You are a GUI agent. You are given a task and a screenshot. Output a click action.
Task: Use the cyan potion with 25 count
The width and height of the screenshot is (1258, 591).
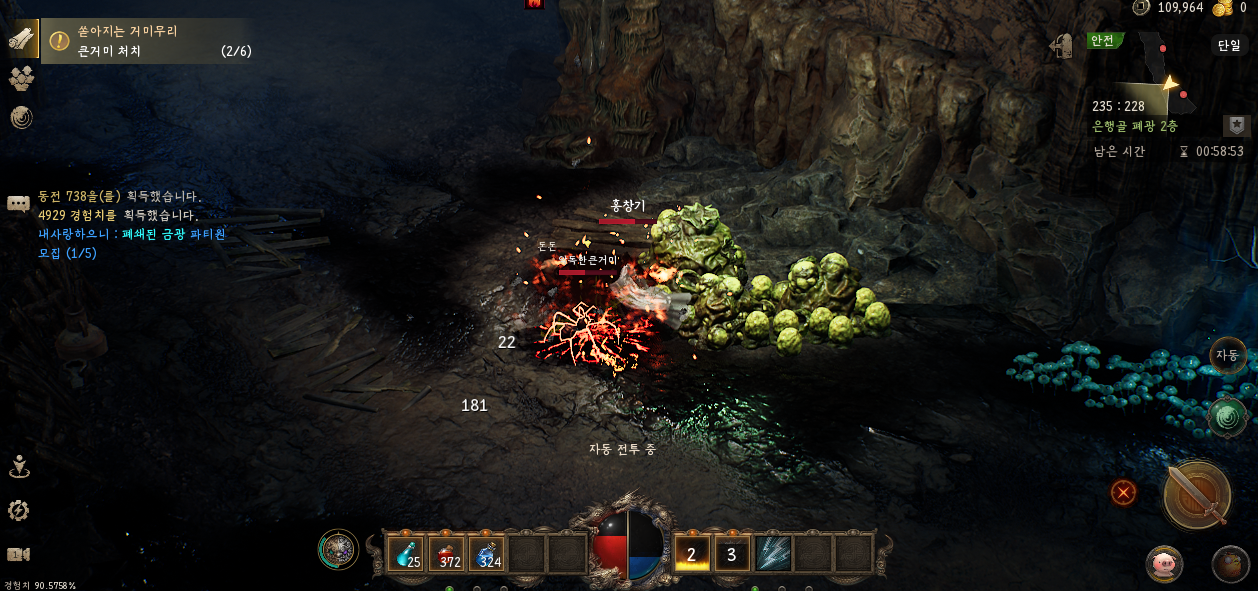408,553
